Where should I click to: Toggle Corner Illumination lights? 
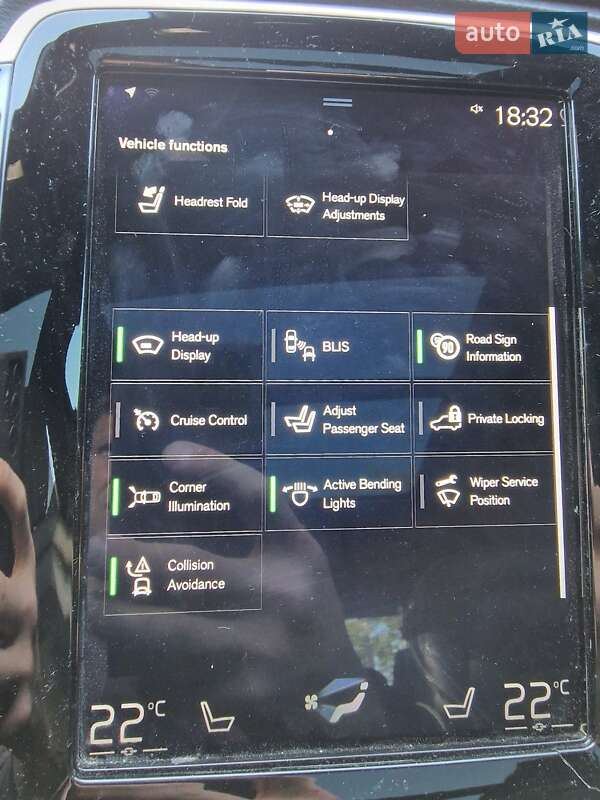pyautogui.click(x=185, y=496)
